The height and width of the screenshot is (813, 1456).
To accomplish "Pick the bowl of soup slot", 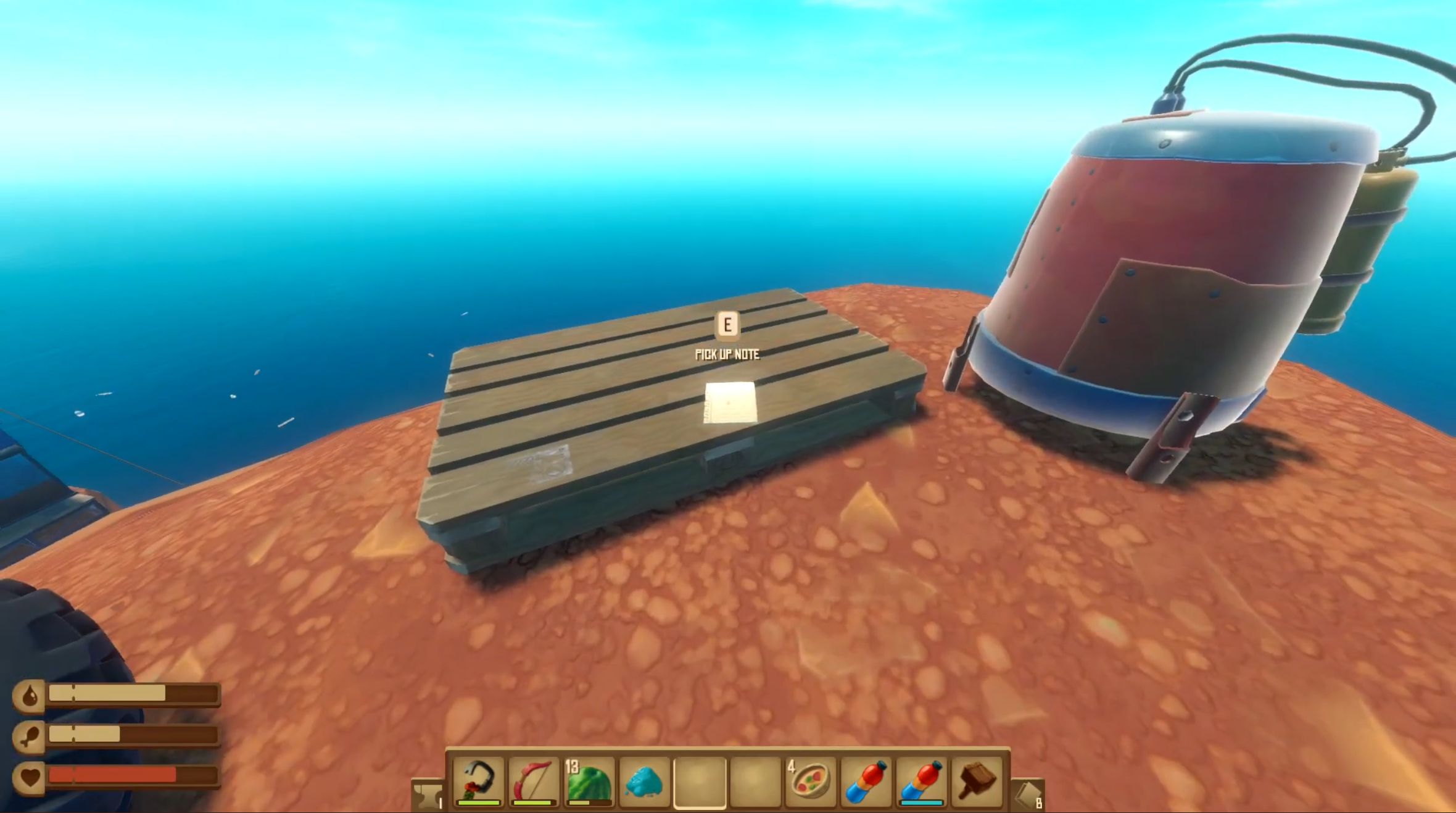I will tap(810, 782).
